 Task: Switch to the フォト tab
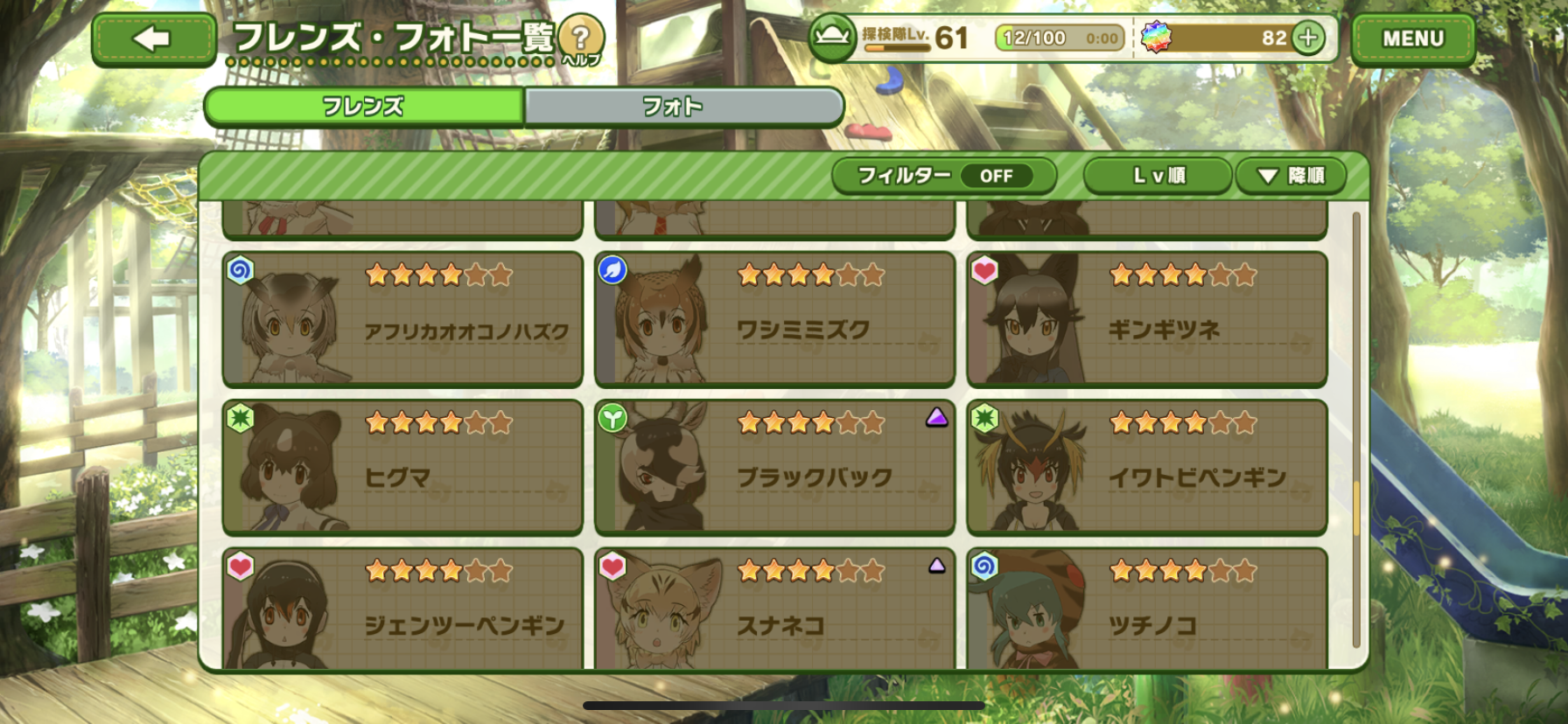point(683,107)
